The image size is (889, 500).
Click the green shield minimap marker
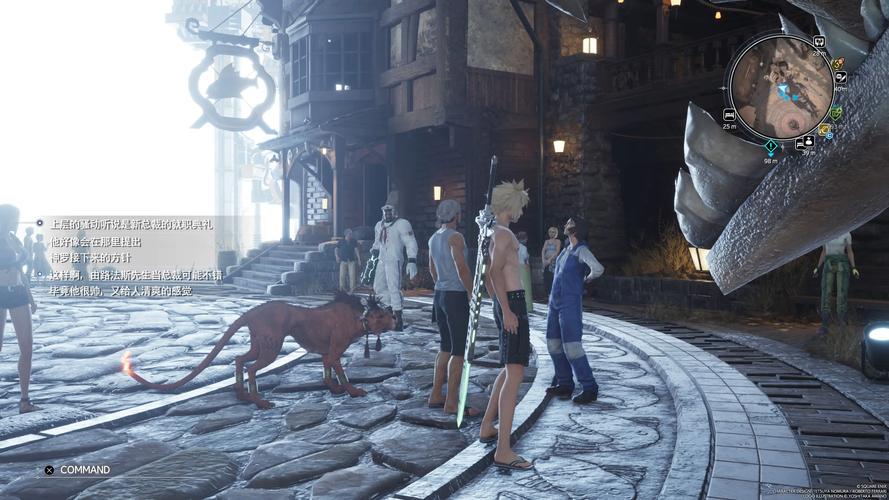pyautogui.click(x=836, y=112)
